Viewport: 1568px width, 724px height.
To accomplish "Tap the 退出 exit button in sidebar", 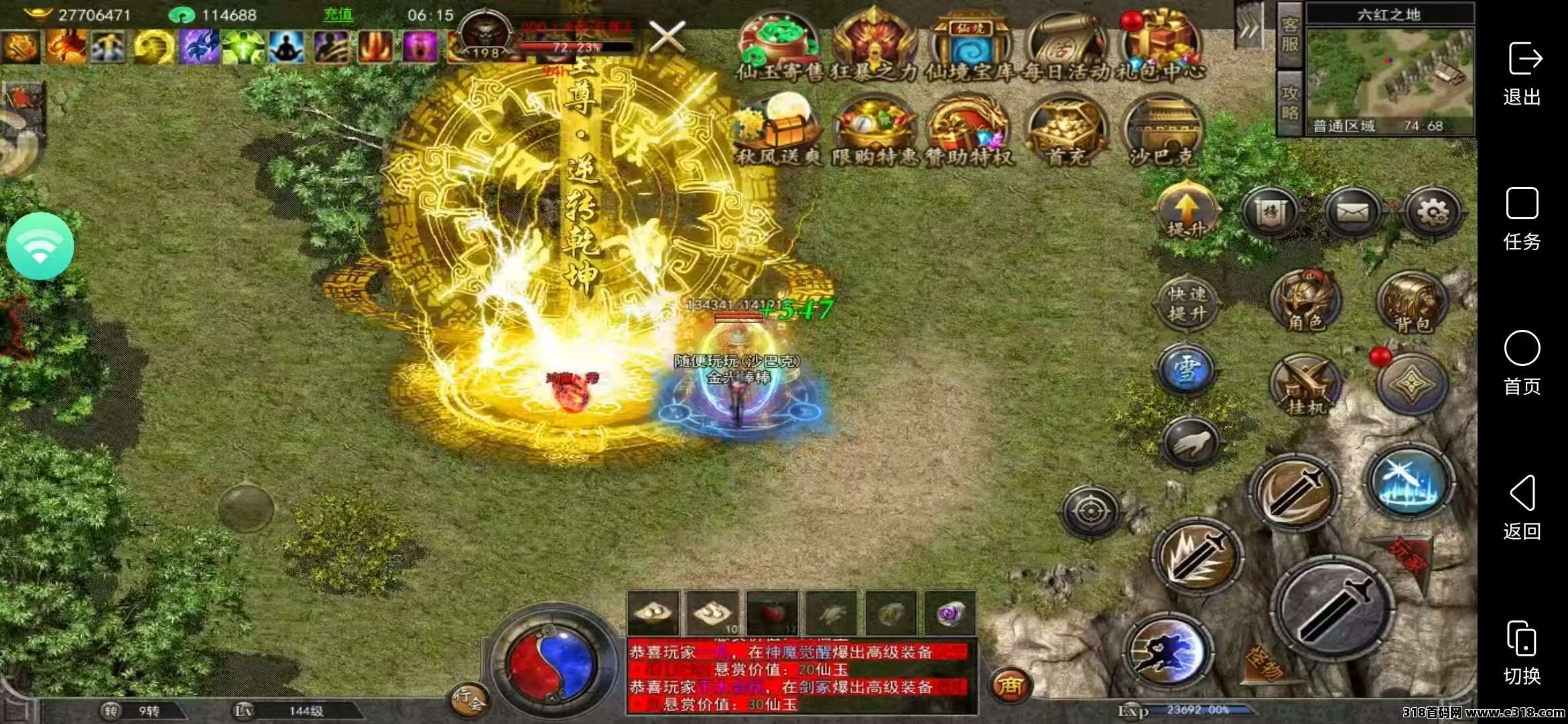I will click(x=1522, y=74).
